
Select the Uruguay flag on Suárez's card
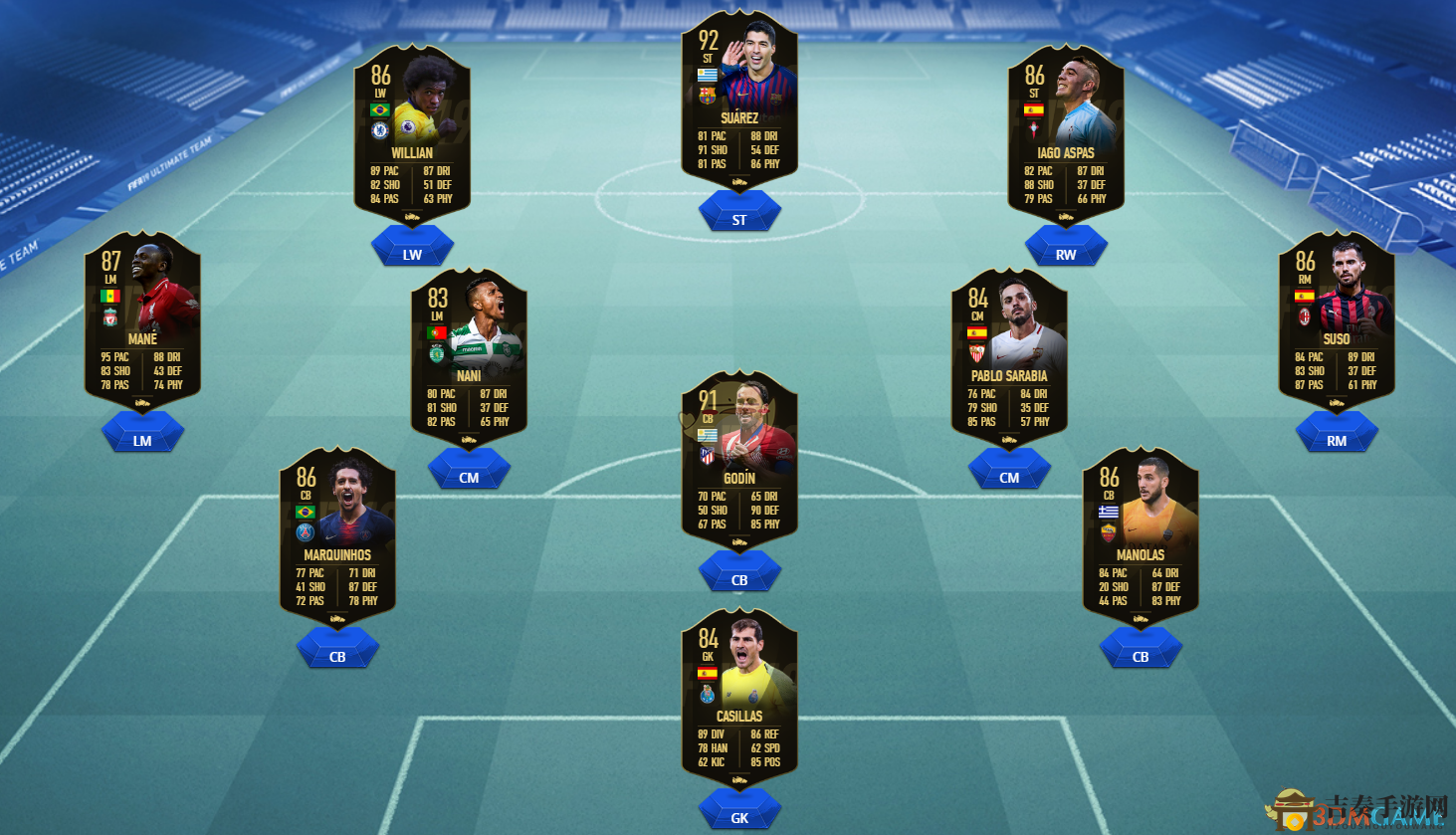click(708, 76)
